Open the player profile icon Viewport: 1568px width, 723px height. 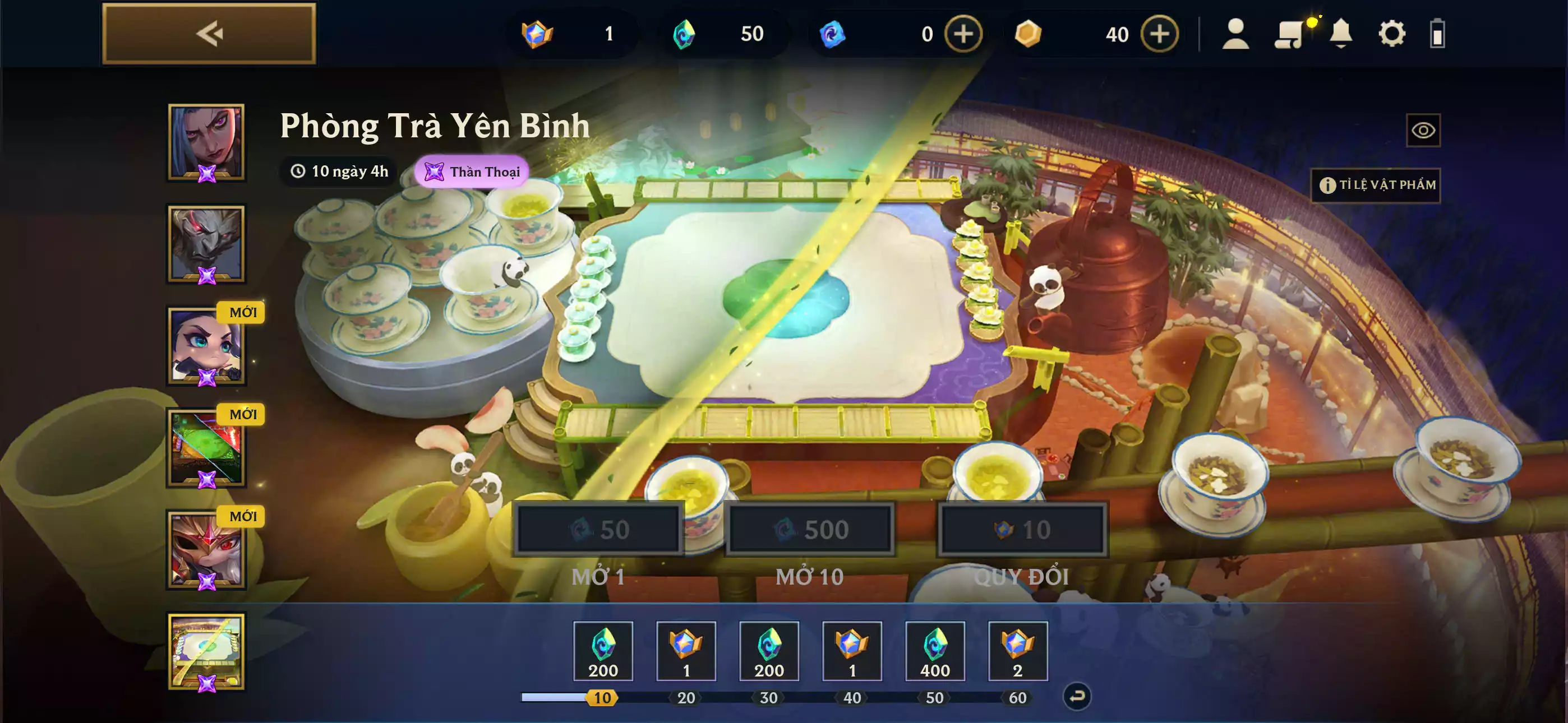click(x=1235, y=34)
